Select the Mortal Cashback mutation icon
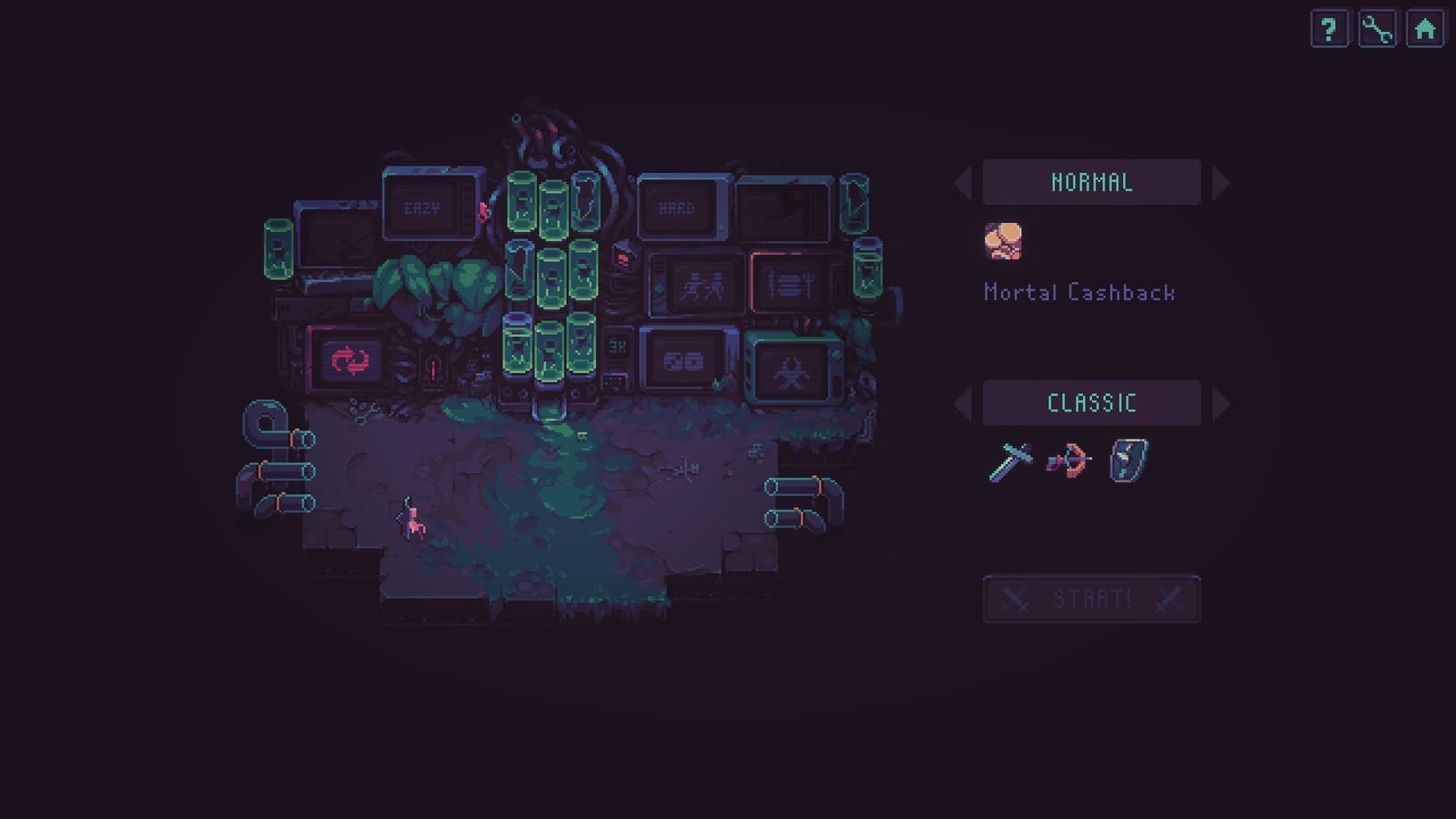Image resolution: width=1456 pixels, height=819 pixels. coord(1005,241)
